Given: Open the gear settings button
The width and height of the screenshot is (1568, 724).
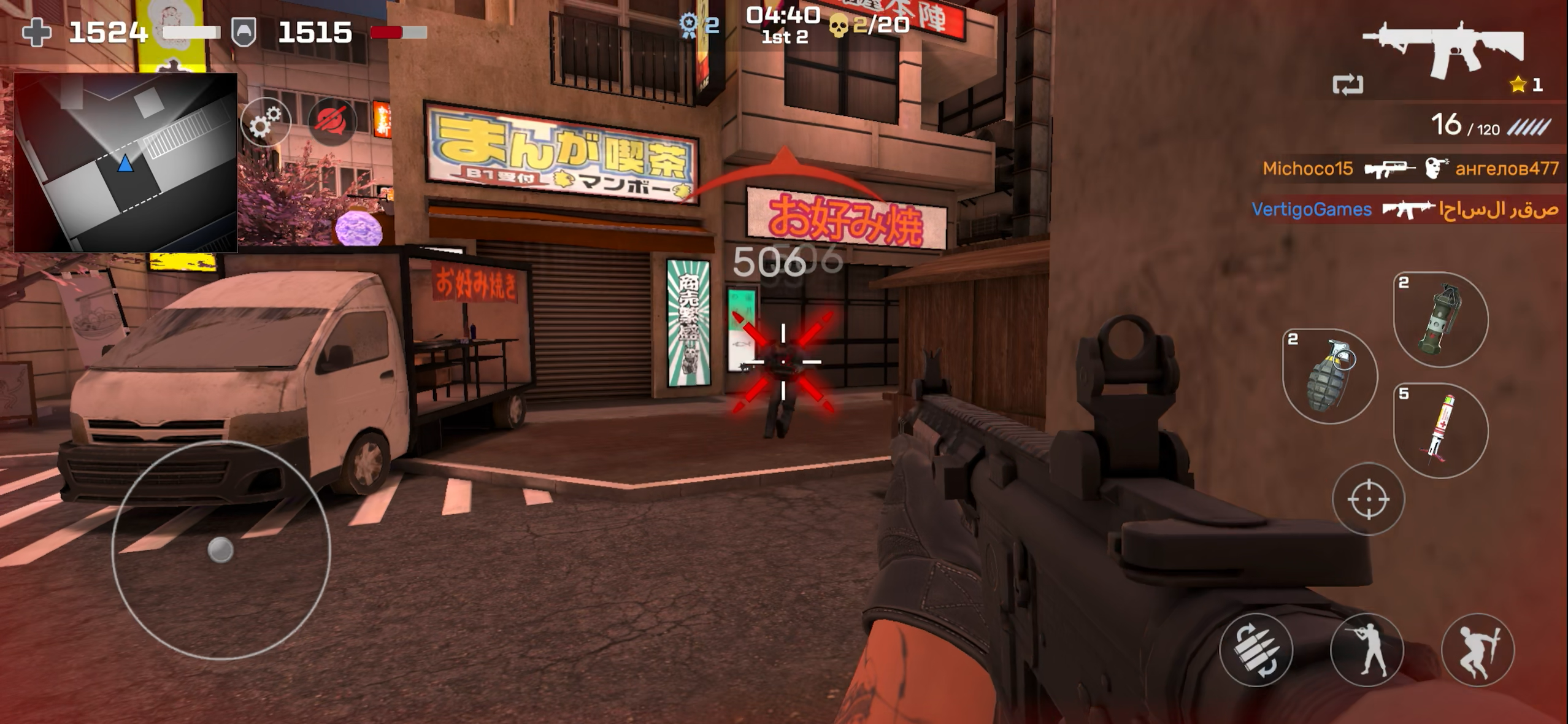Looking at the screenshot, I should pos(265,122).
